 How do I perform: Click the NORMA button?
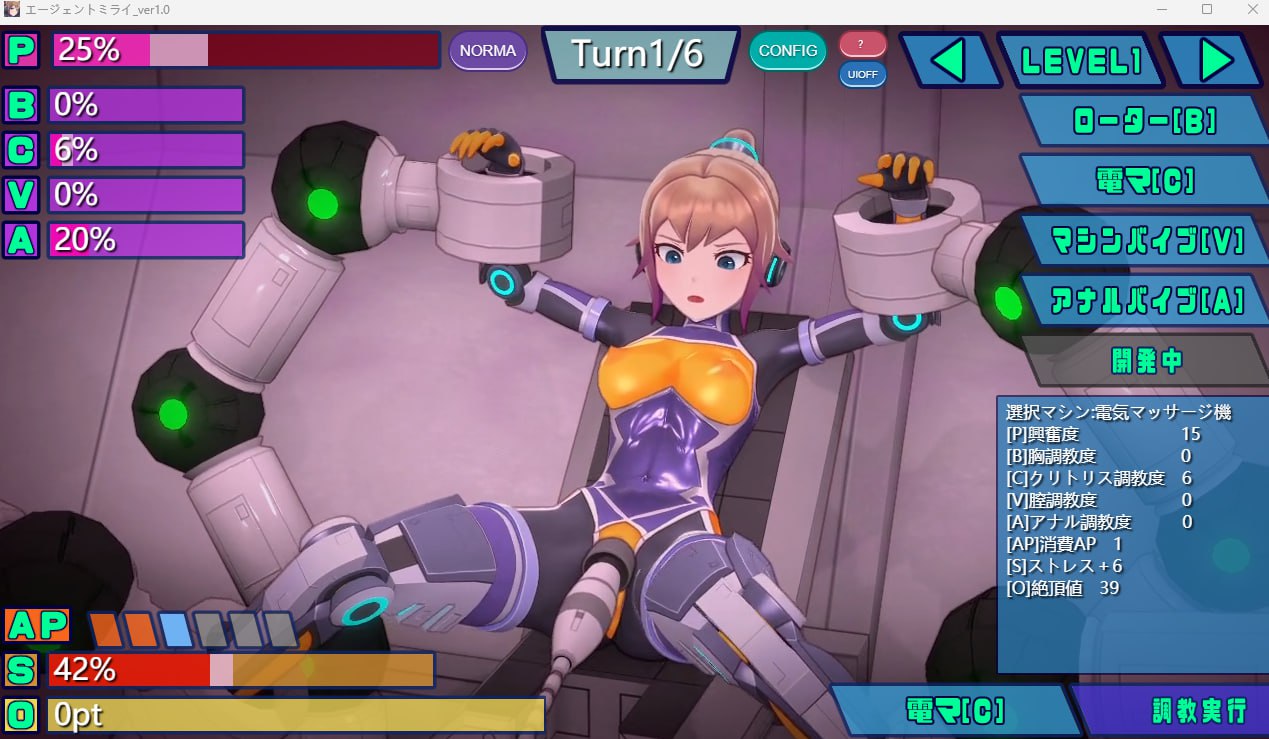click(488, 50)
